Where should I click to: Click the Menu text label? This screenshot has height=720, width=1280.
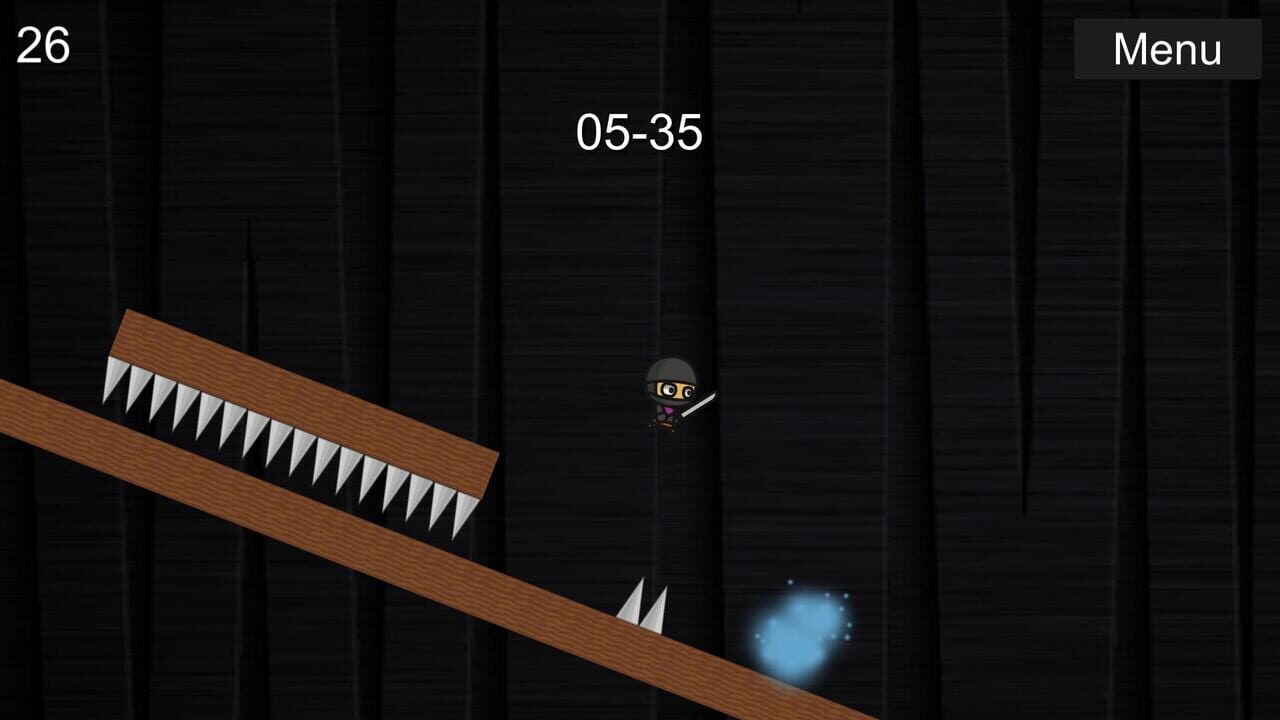(1166, 48)
